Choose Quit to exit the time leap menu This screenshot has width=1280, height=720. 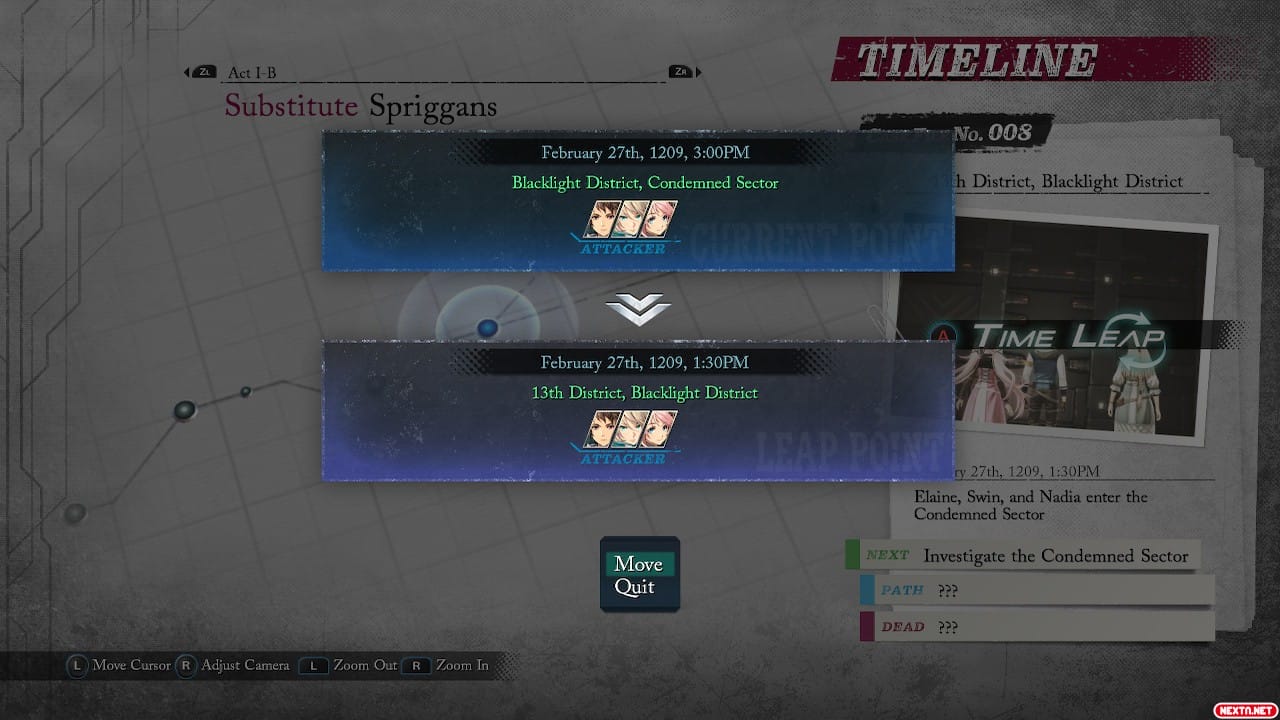coord(636,587)
